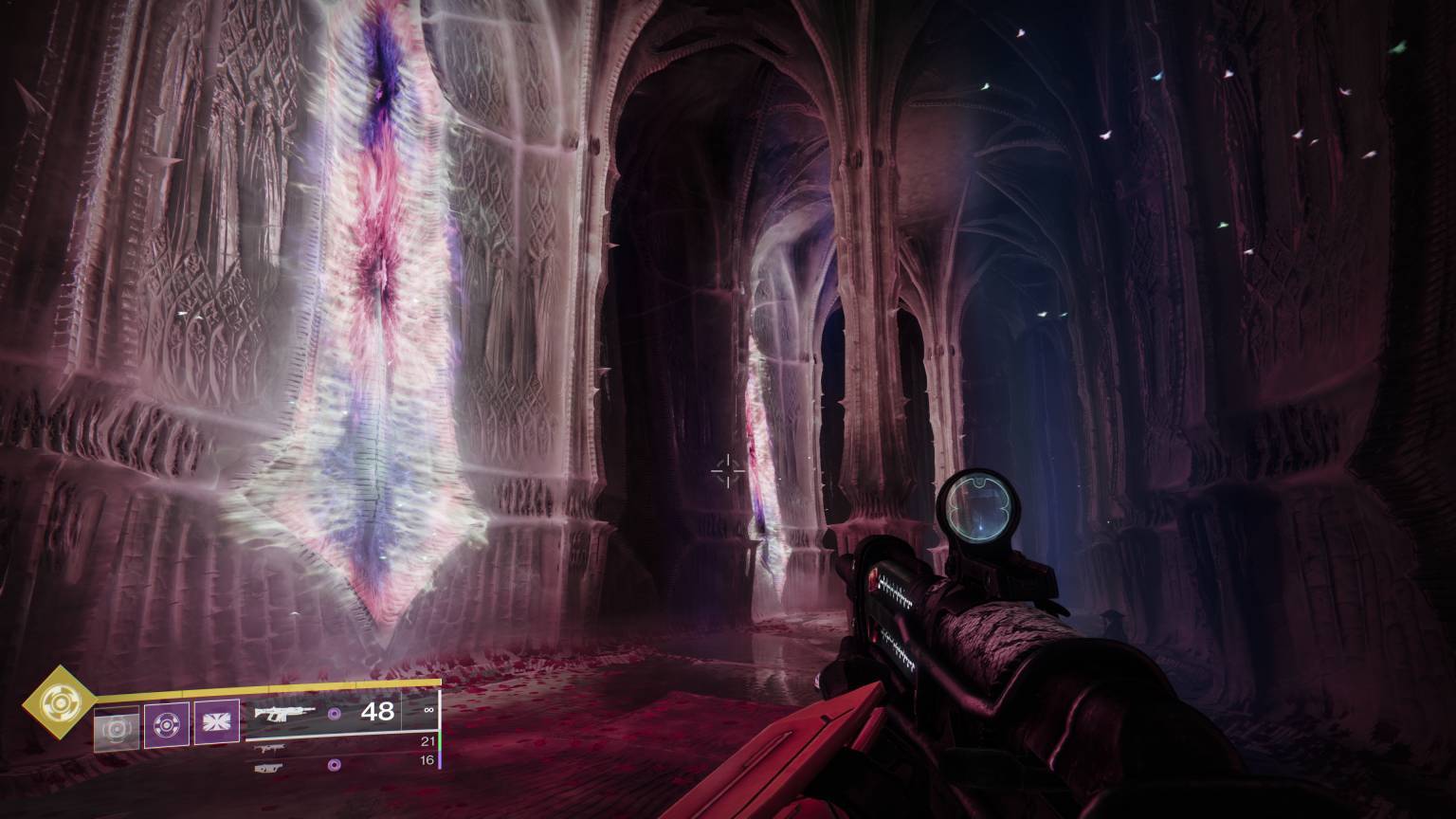The width and height of the screenshot is (1456, 819).
Task: Select the equipped scout rifle silhouette icon
Action: coord(284,714)
